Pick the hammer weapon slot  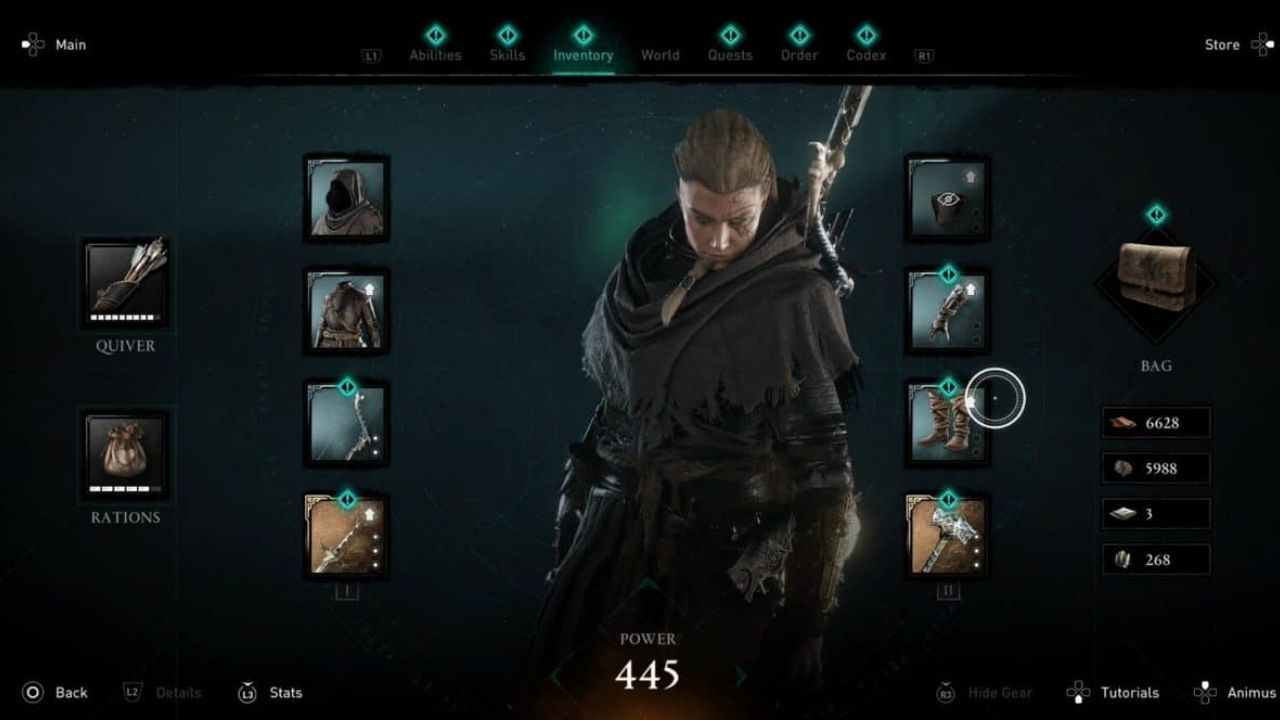[x=947, y=536]
